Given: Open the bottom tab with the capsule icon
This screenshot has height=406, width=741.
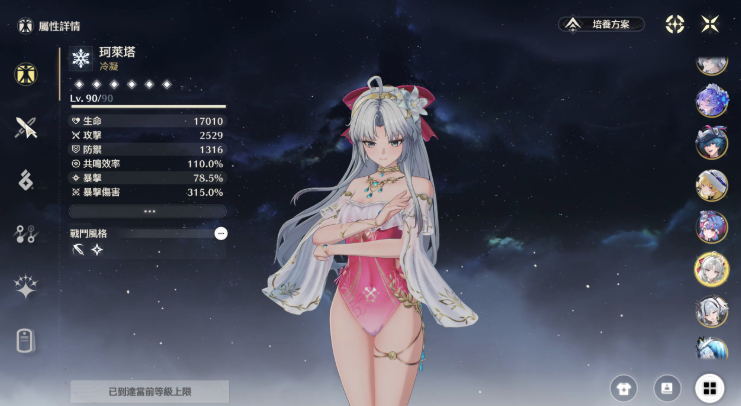Looking at the screenshot, I should (x=26, y=341).
